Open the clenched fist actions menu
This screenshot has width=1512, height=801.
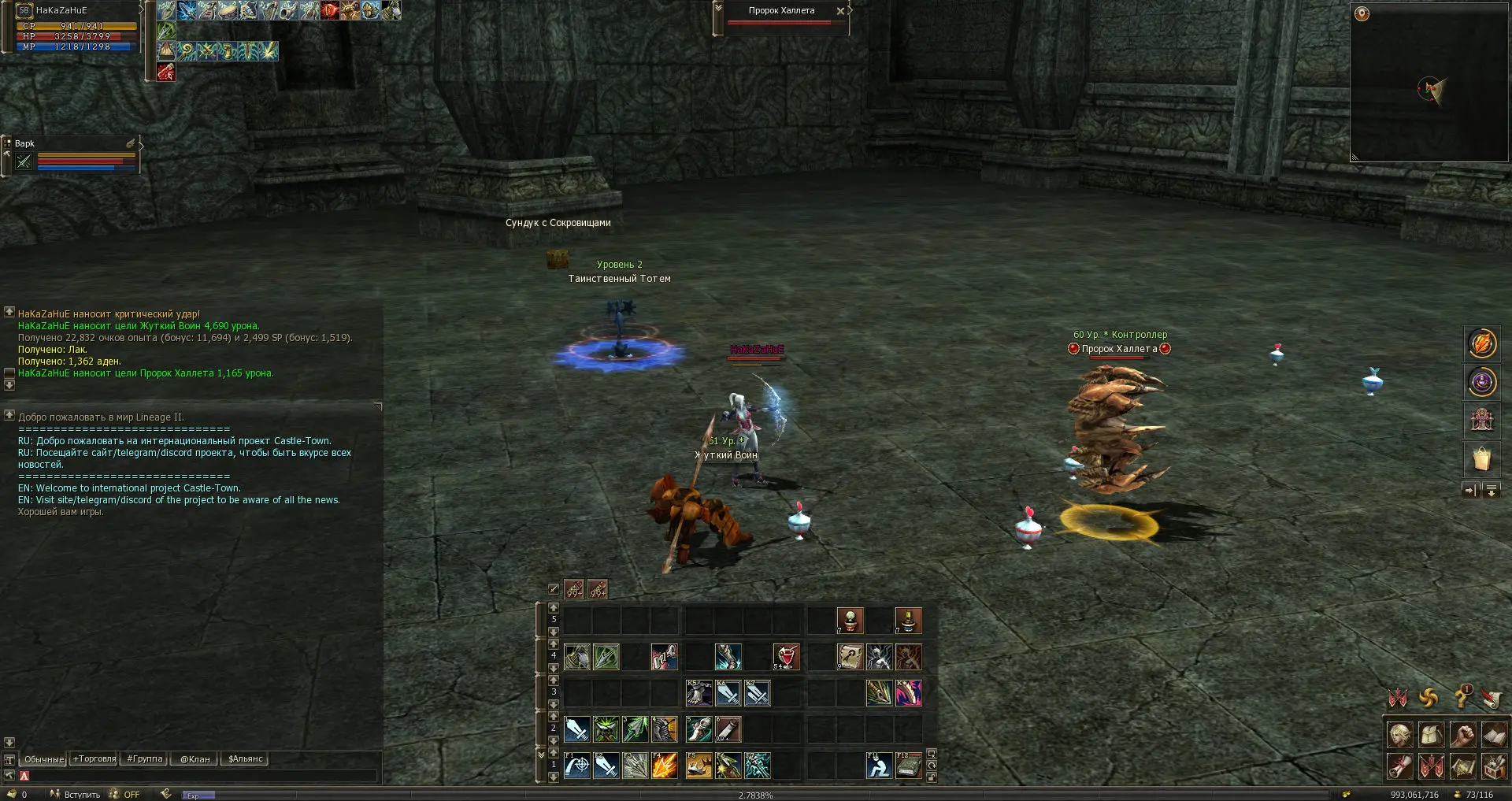pos(1463,735)
